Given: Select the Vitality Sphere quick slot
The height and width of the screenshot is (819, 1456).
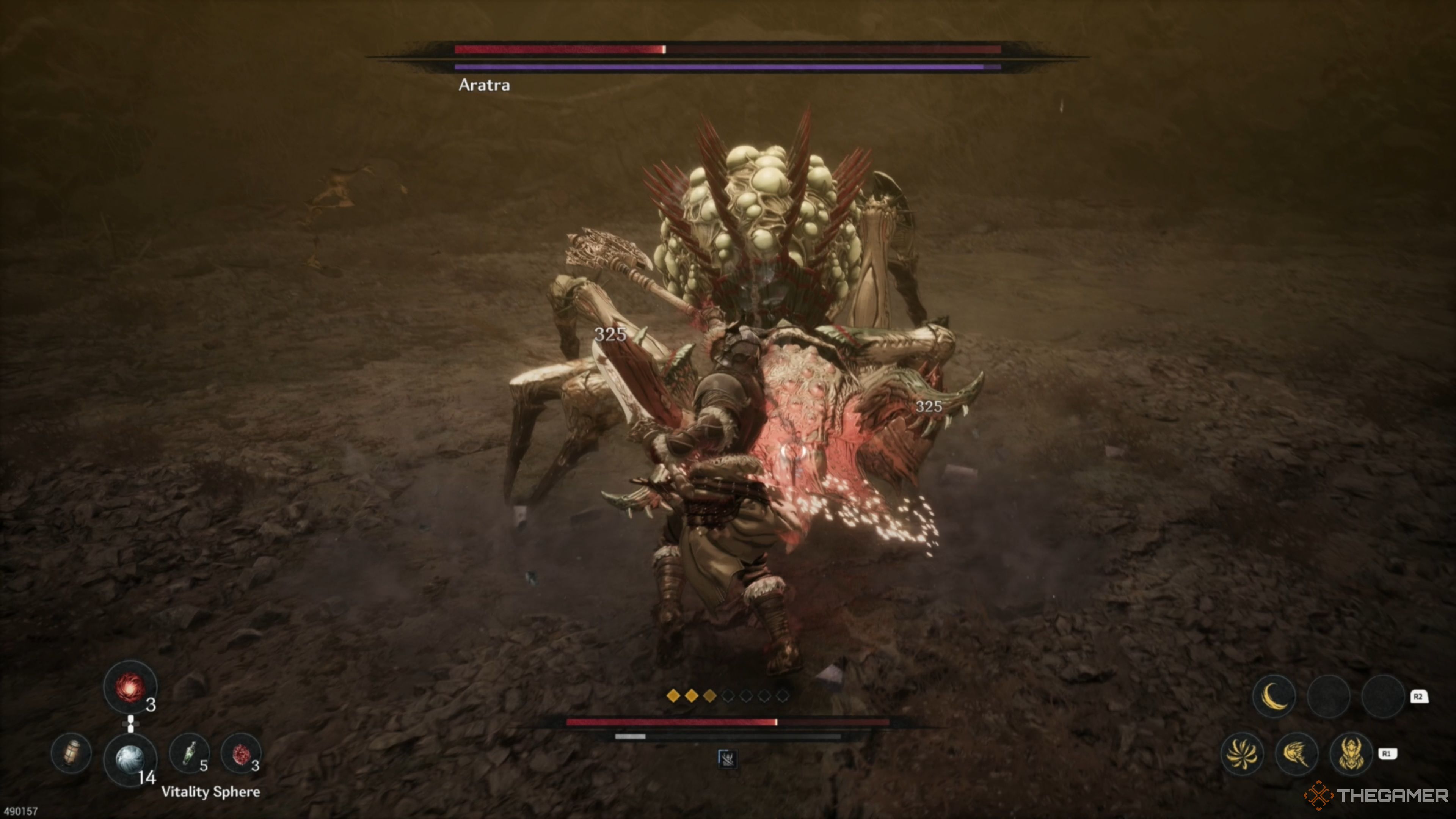Looking at the screenshot, I should click(x=129, y=758).
